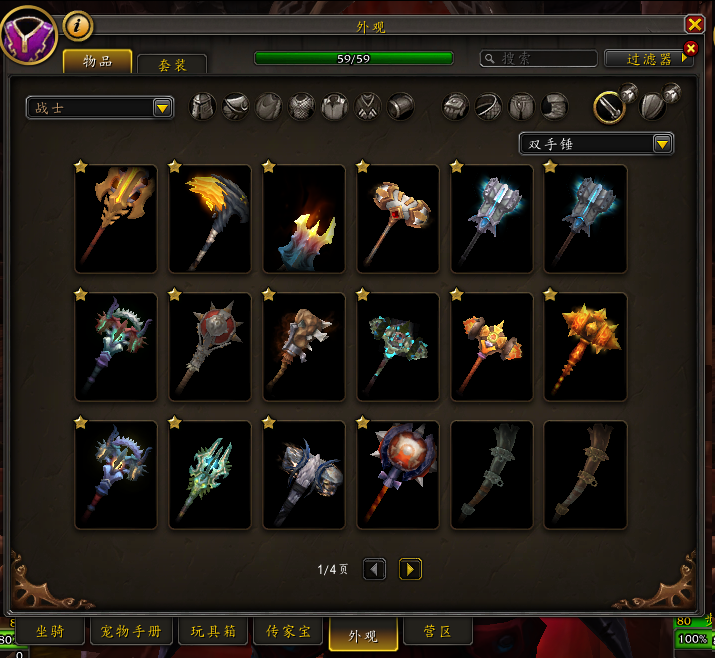This screenshot has width=715, height=658.
Task: Go to the next appearance page
Action: pos(410,569)
